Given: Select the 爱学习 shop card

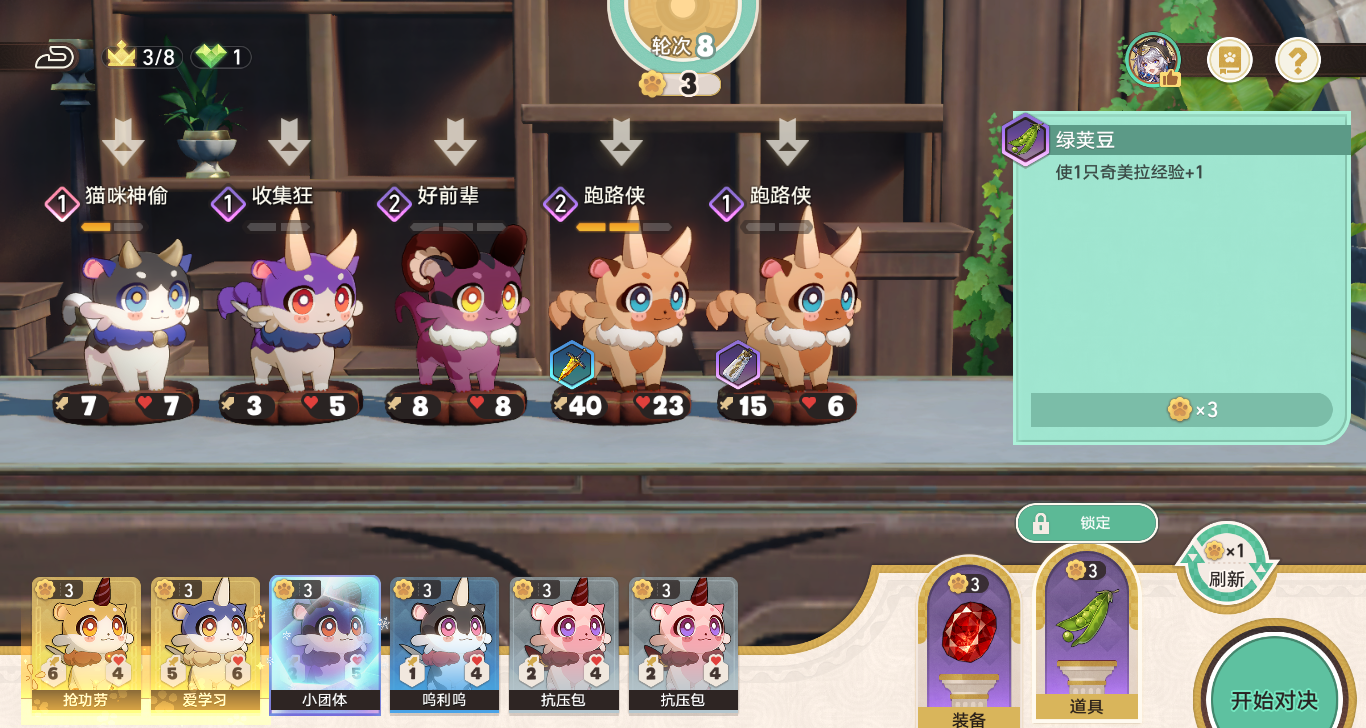Looking at the screenshot, I should coord(205,643).
